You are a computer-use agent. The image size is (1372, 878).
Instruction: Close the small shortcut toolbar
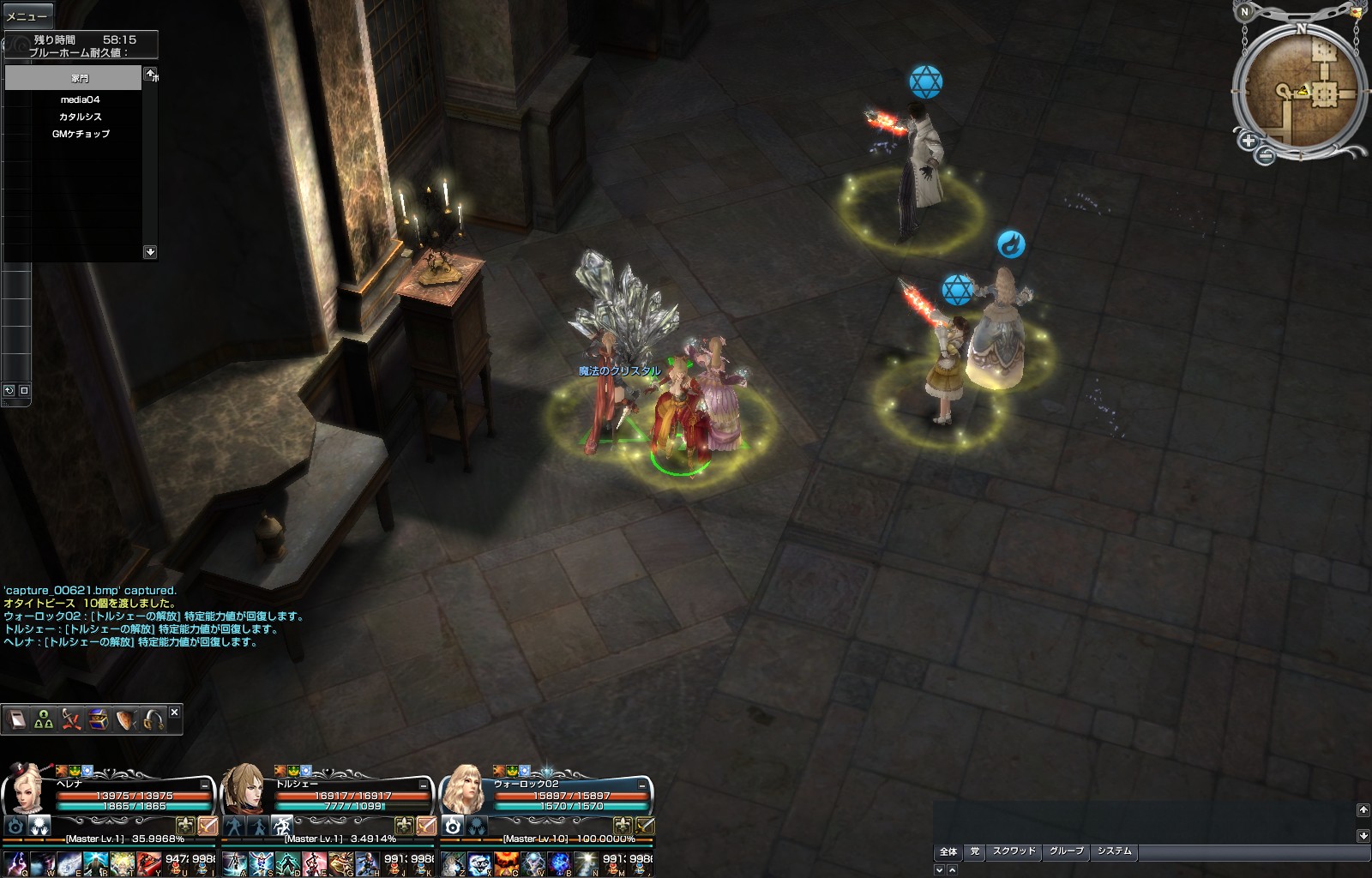point(175,712)
